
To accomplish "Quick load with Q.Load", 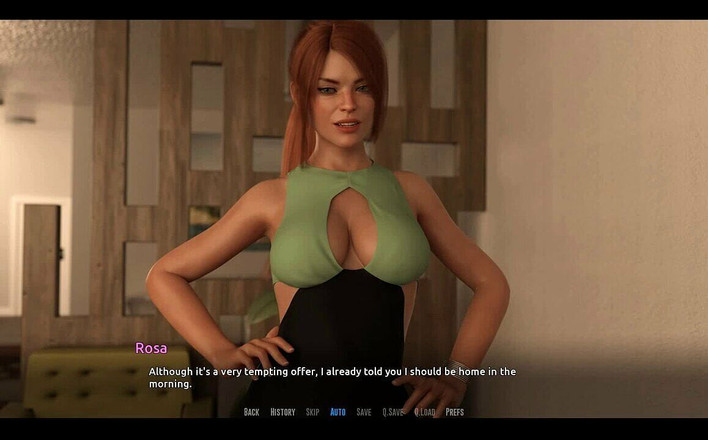I will tap(425, 412).
